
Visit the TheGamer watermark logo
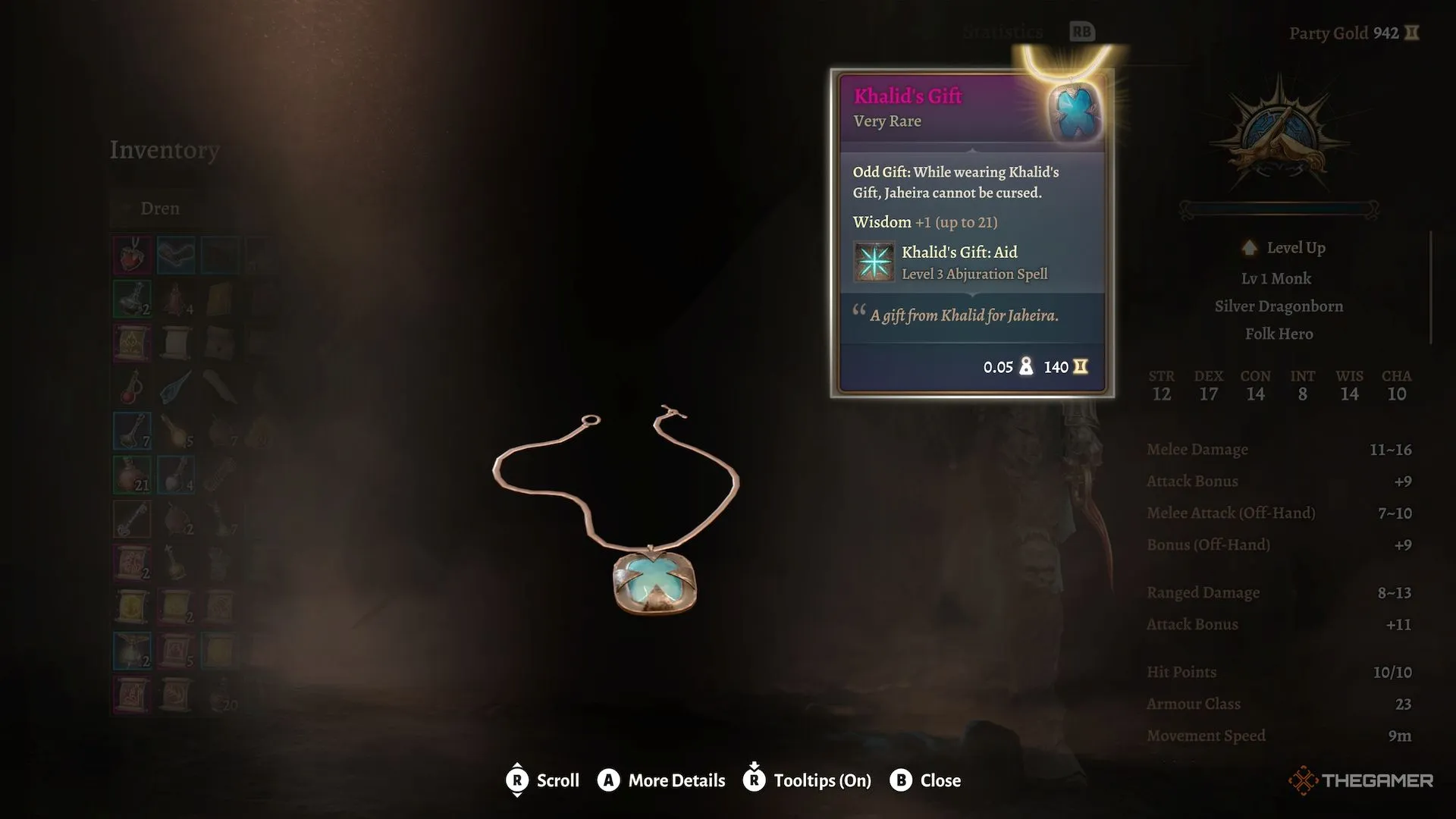1360,780
